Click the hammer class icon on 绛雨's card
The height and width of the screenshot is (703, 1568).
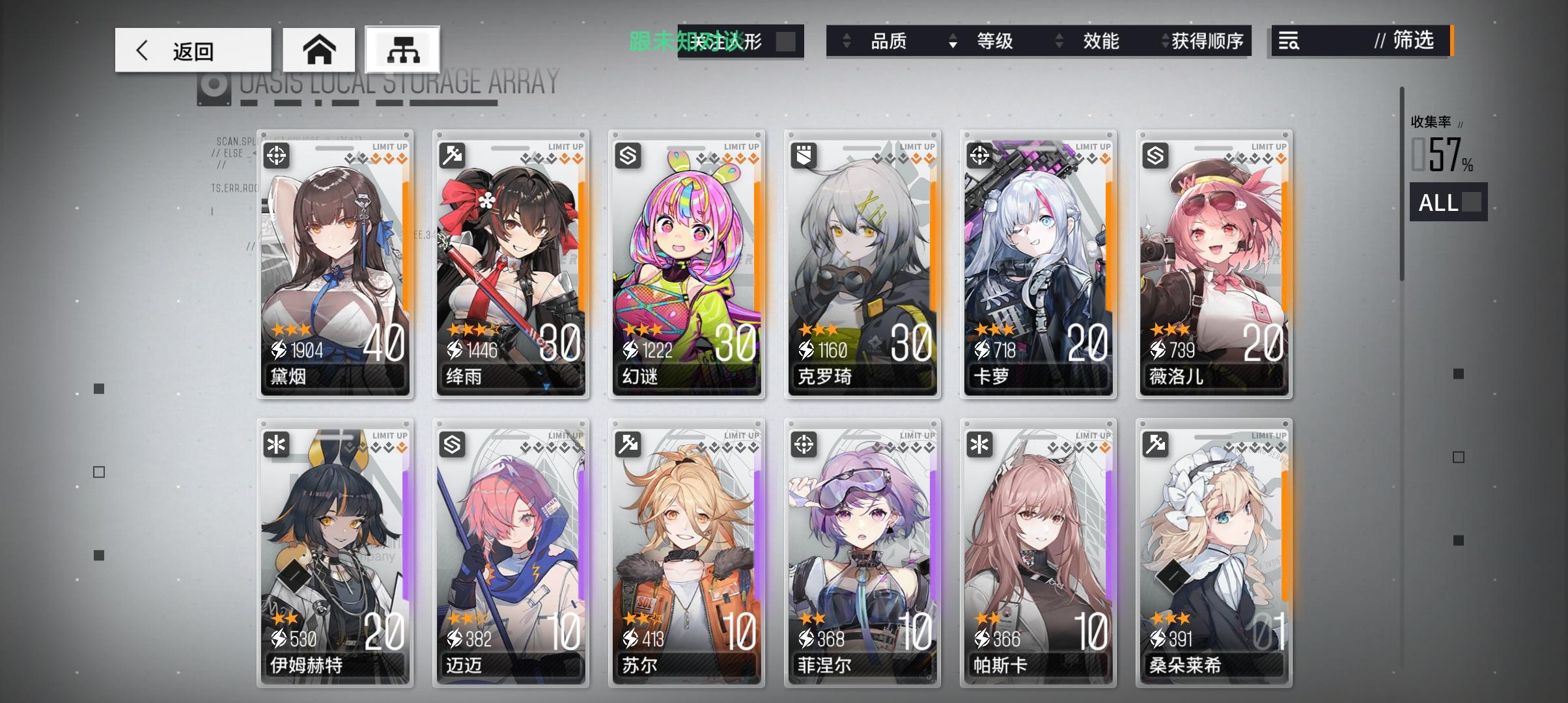[454, 154]
